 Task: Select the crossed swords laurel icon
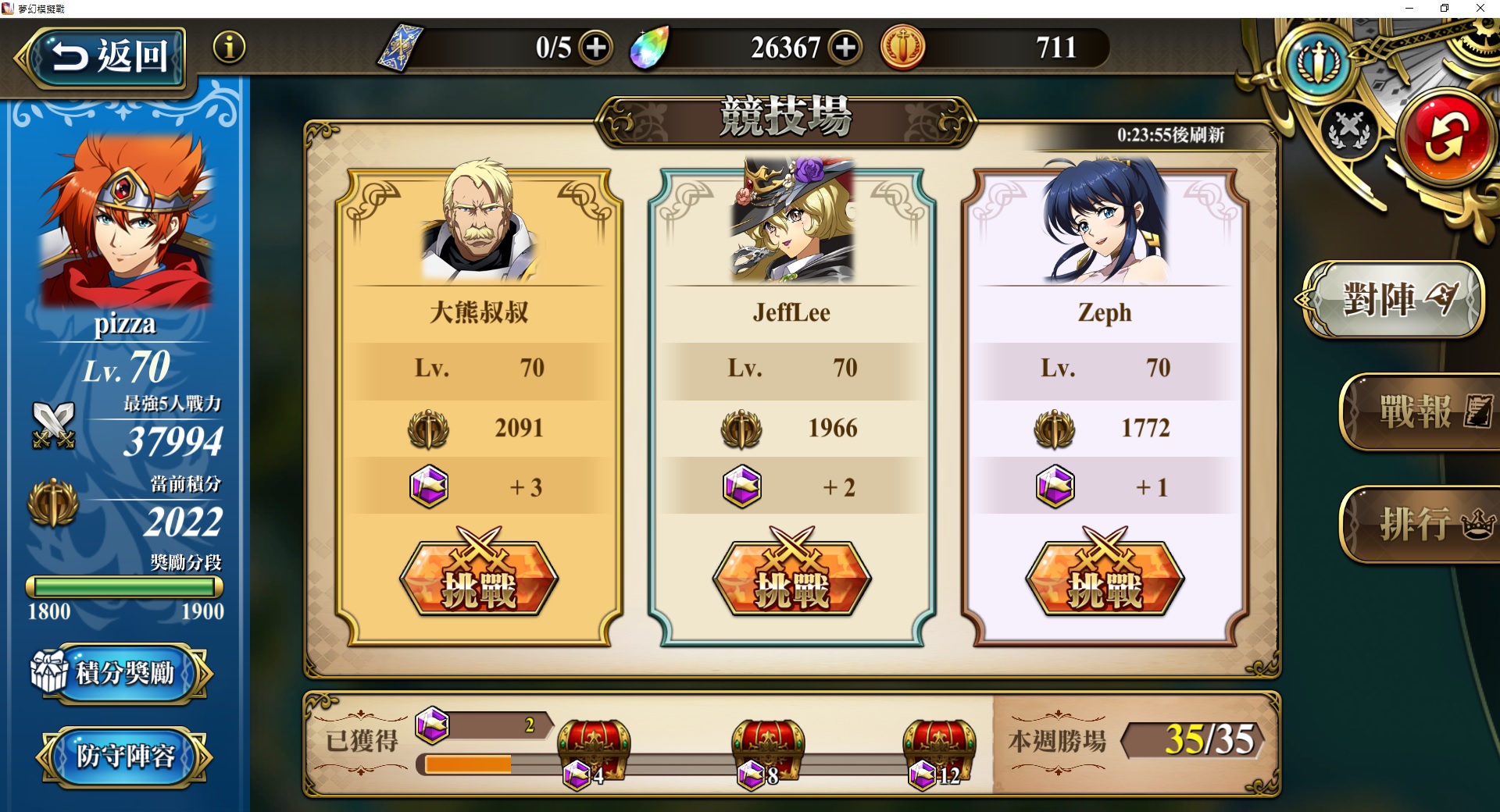[1349, 129]
